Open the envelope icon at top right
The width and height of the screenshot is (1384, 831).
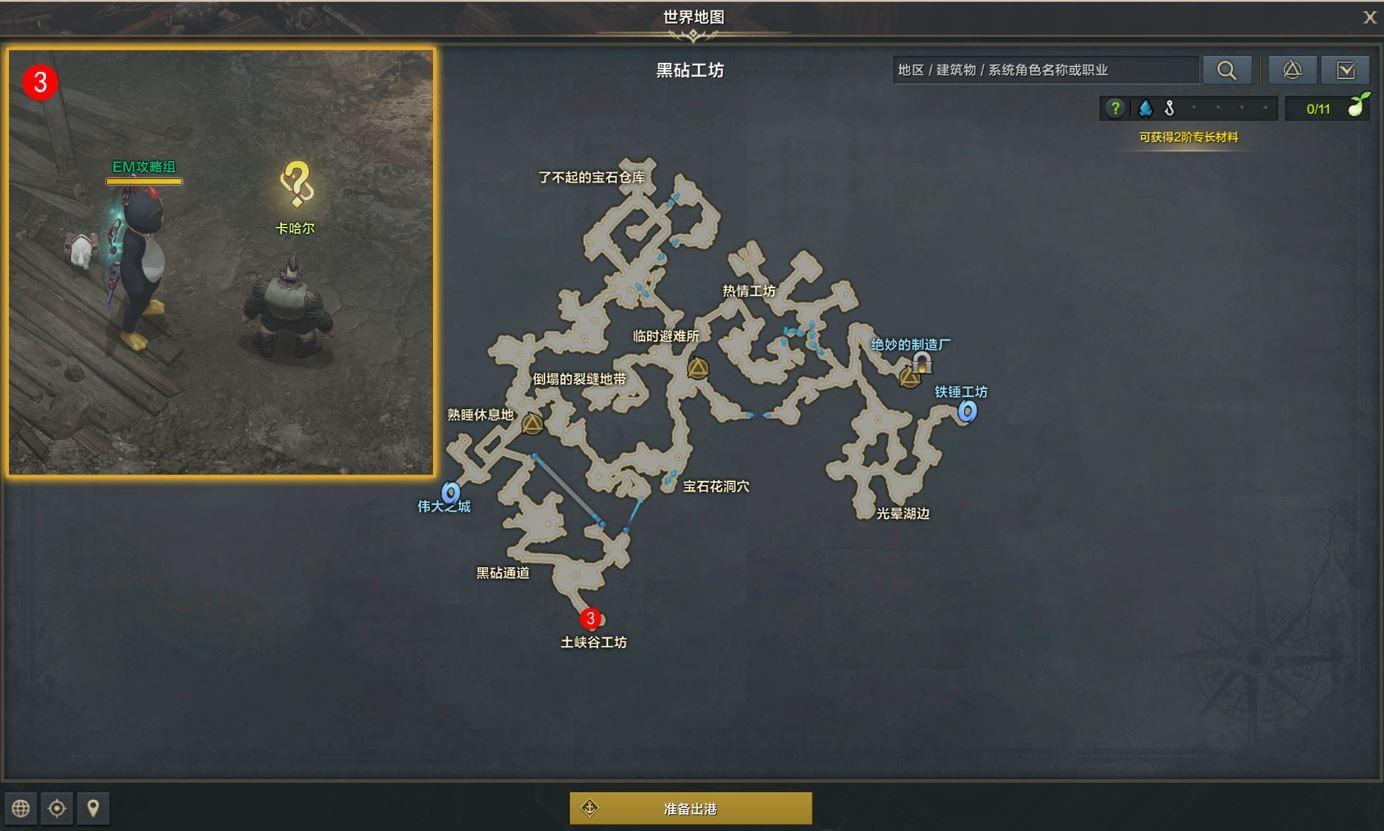(x=1346, y=70)
